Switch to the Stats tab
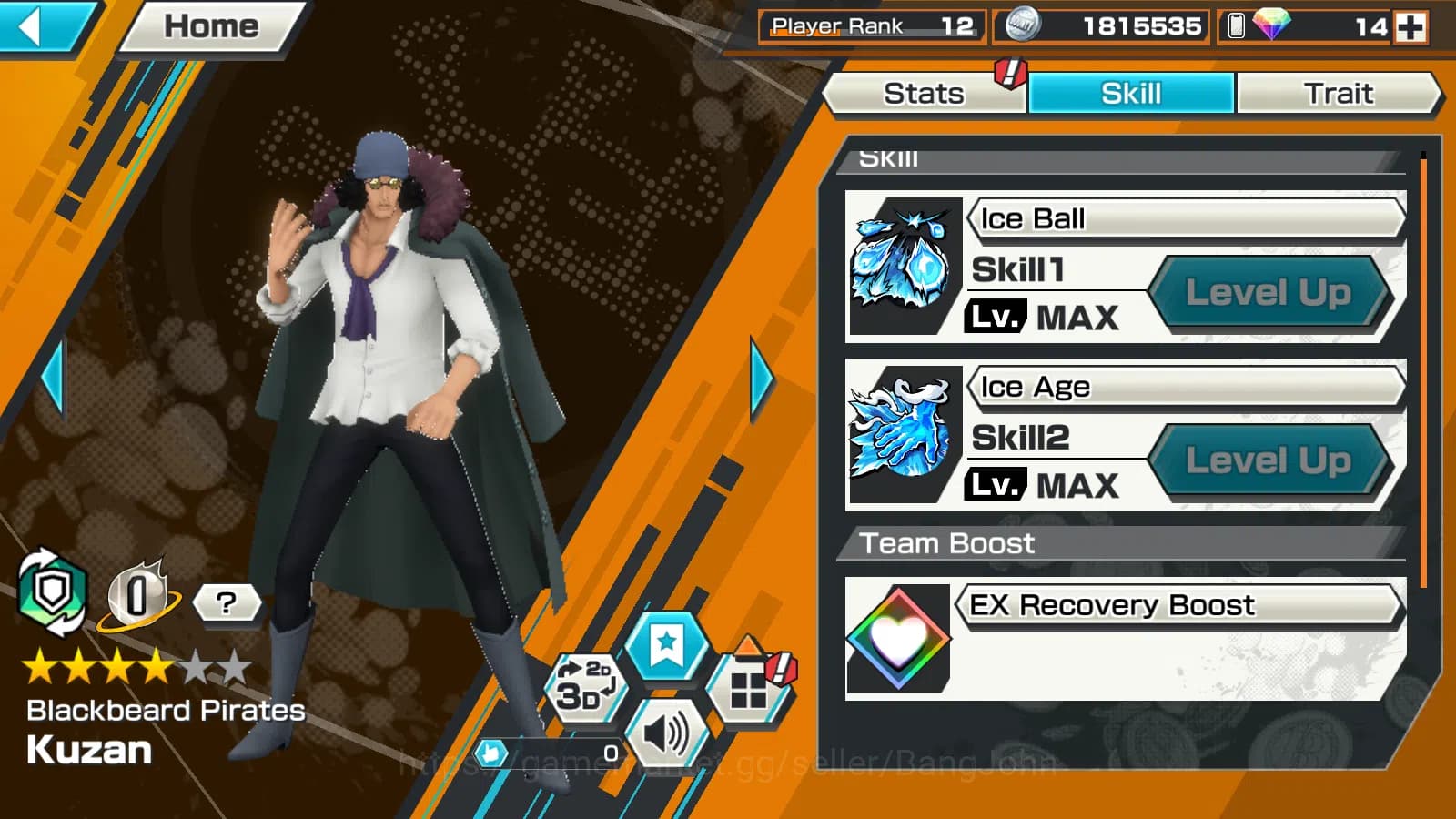The width and height of the screenshot is (1456, 819). coord(924,94)
